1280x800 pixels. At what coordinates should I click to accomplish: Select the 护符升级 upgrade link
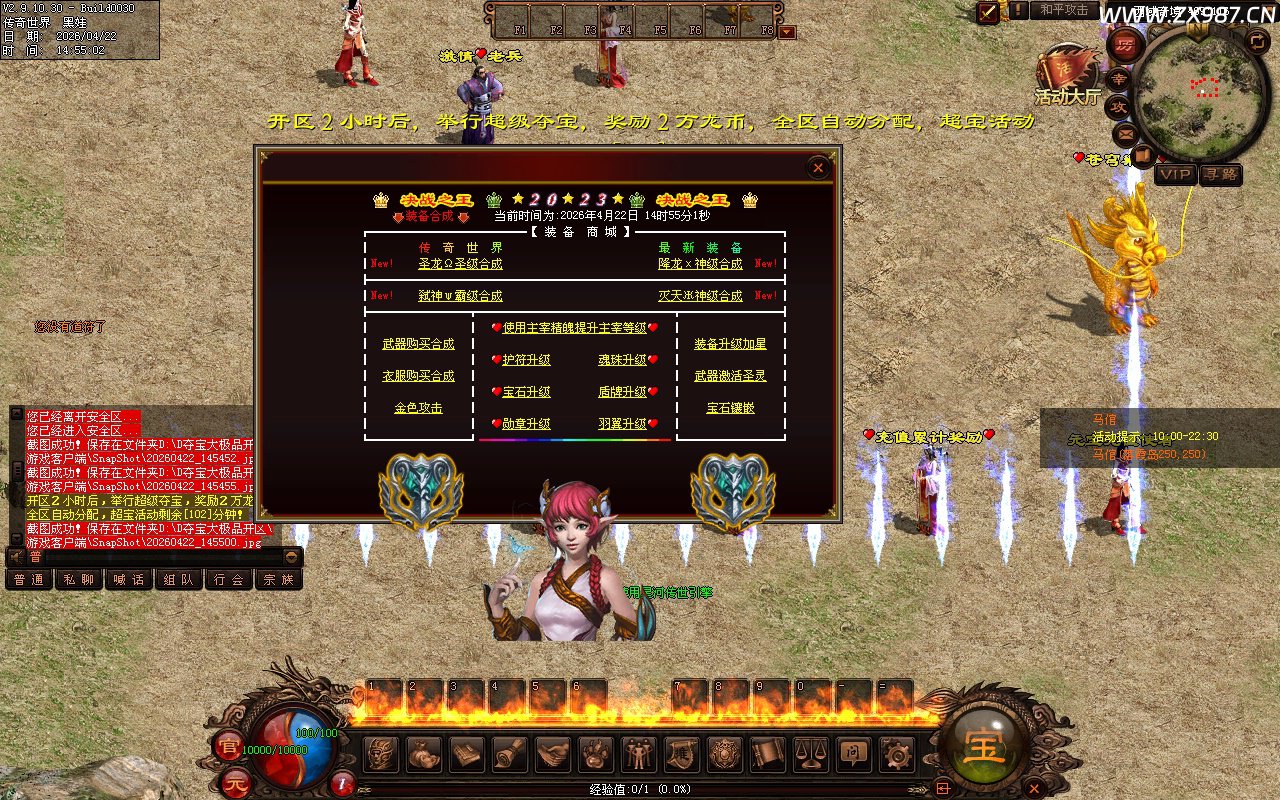pyautogui.click(x=526, y=360)
